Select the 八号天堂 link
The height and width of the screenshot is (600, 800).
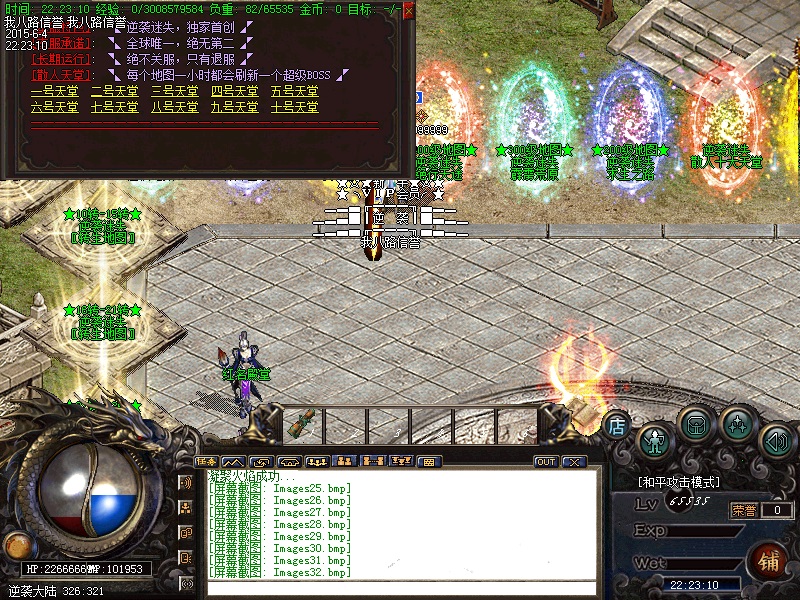175,106
